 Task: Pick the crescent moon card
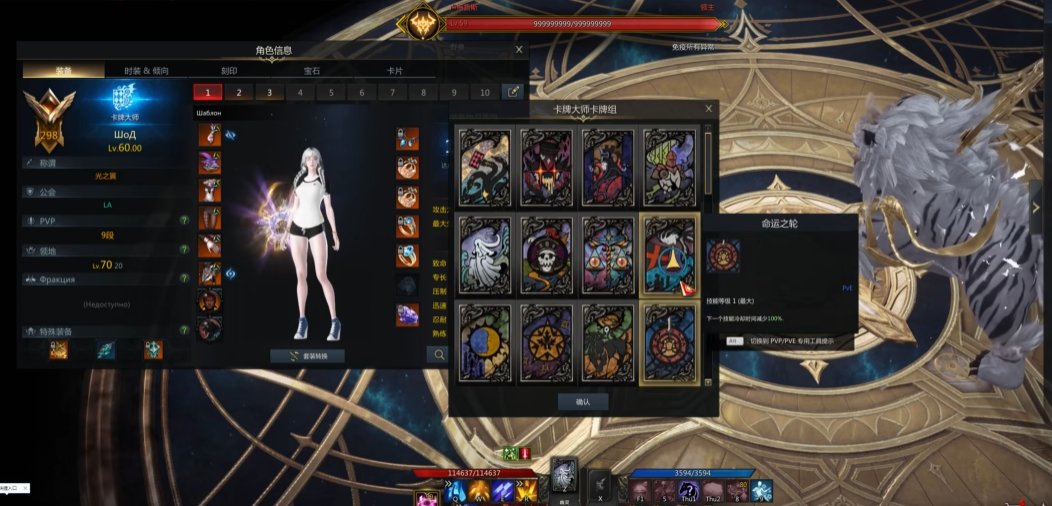[x=485, y=343]
